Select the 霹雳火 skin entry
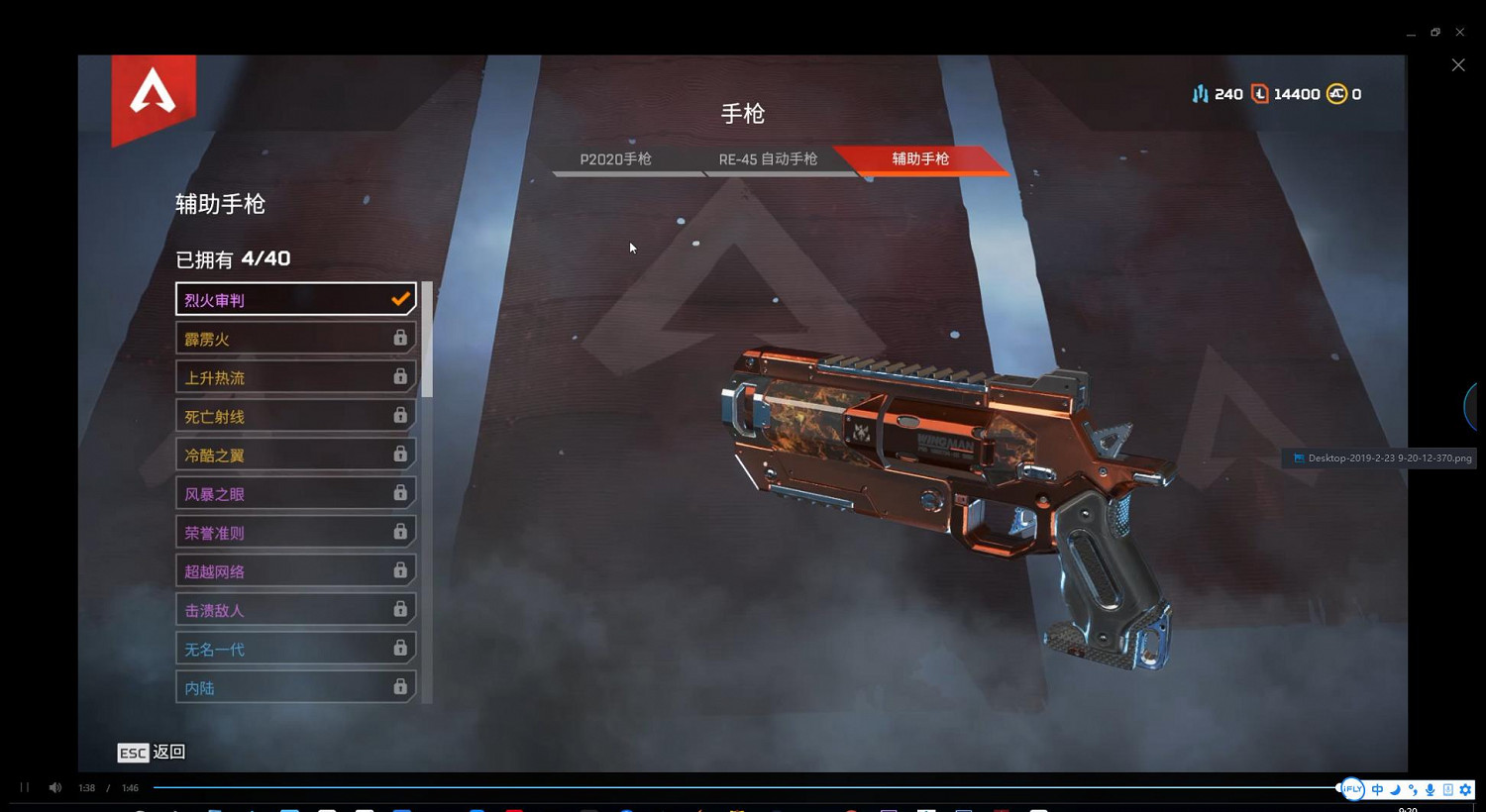This screenshot has width=1486, height=812. click(294, 338)
